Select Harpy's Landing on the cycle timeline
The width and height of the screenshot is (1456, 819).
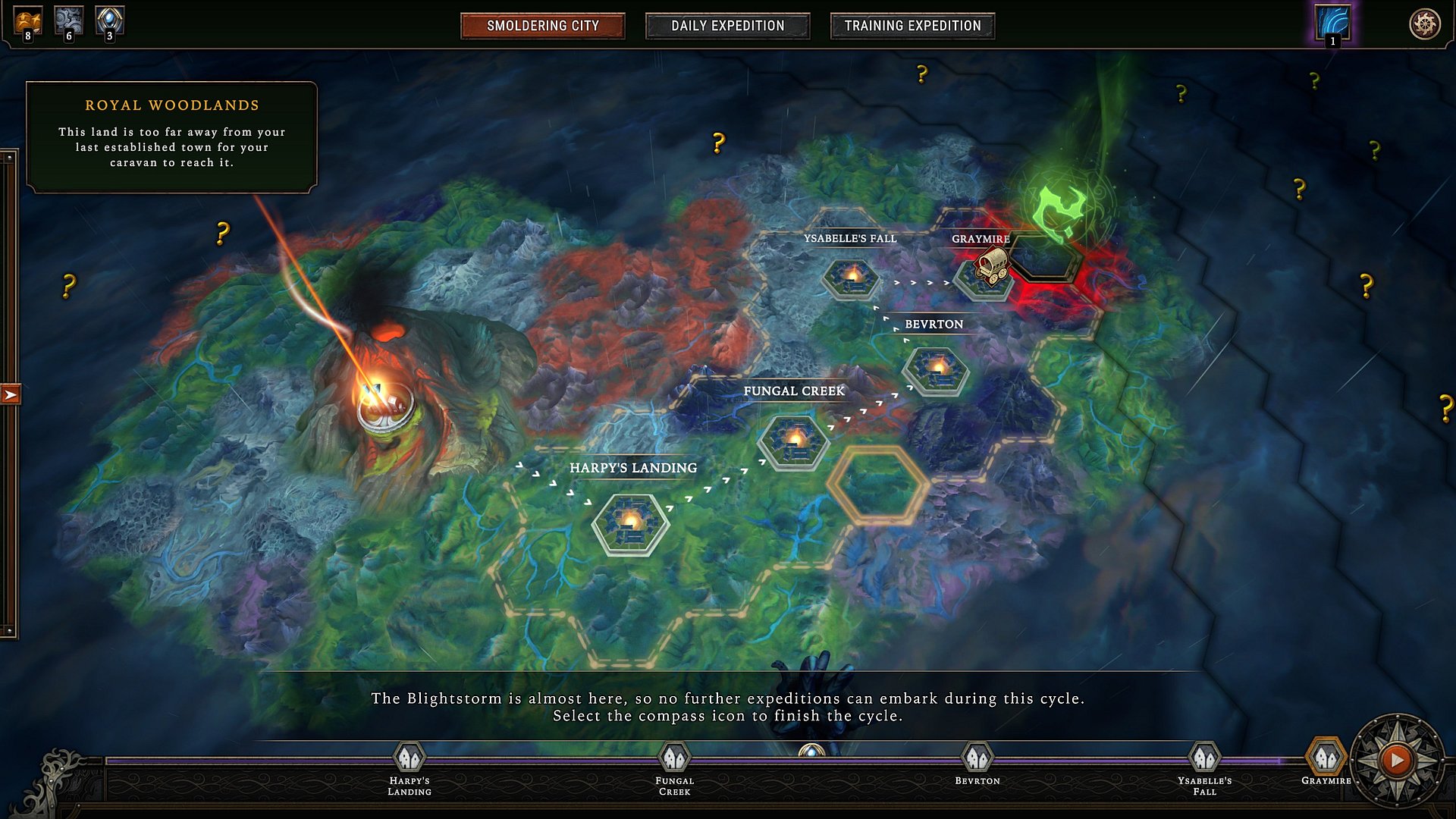(409, 758)
